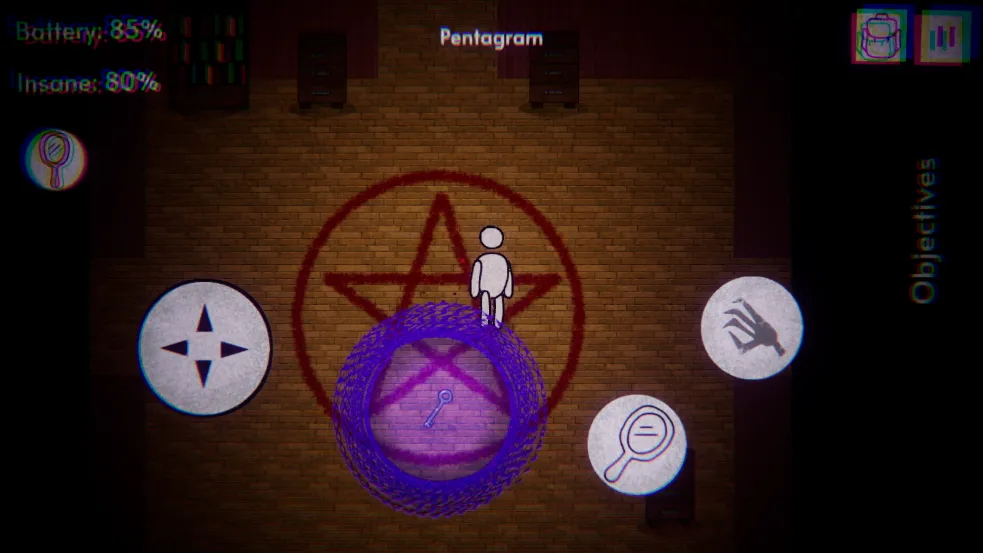
Task: Expand the Objectives panel
Action: [x=925, y=230]
